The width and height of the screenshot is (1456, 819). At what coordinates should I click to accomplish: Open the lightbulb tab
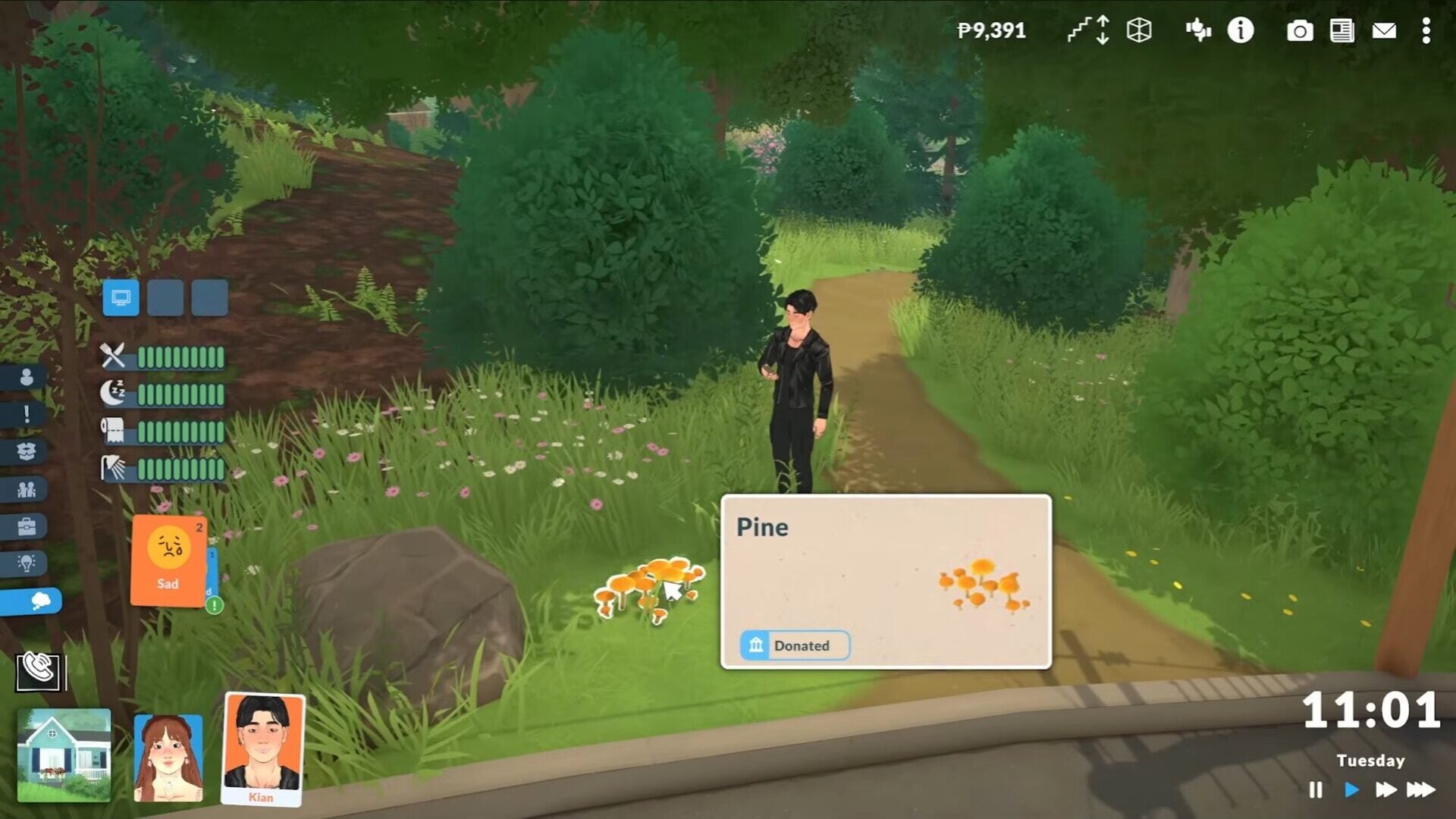(27, 563)
